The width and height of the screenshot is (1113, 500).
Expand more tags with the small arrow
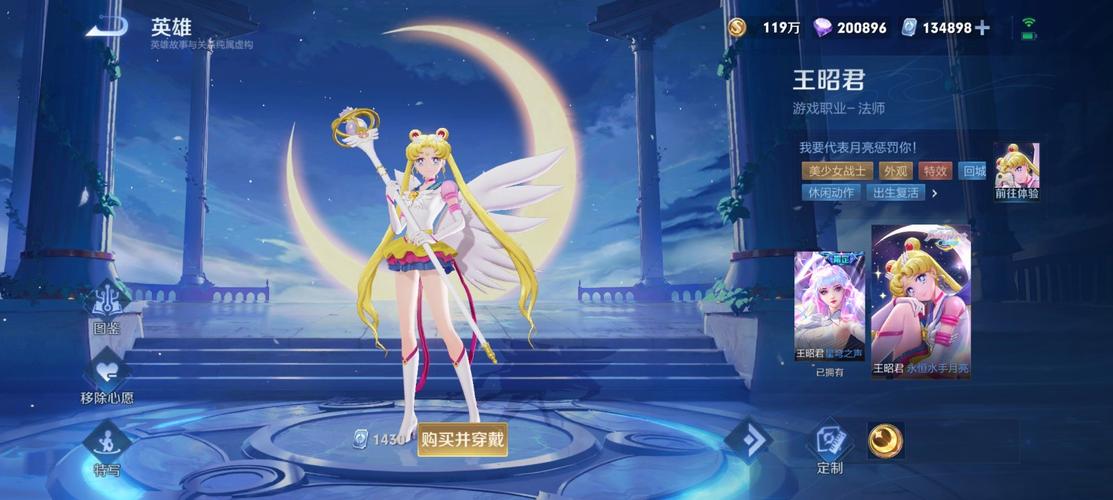coord(935,193)
